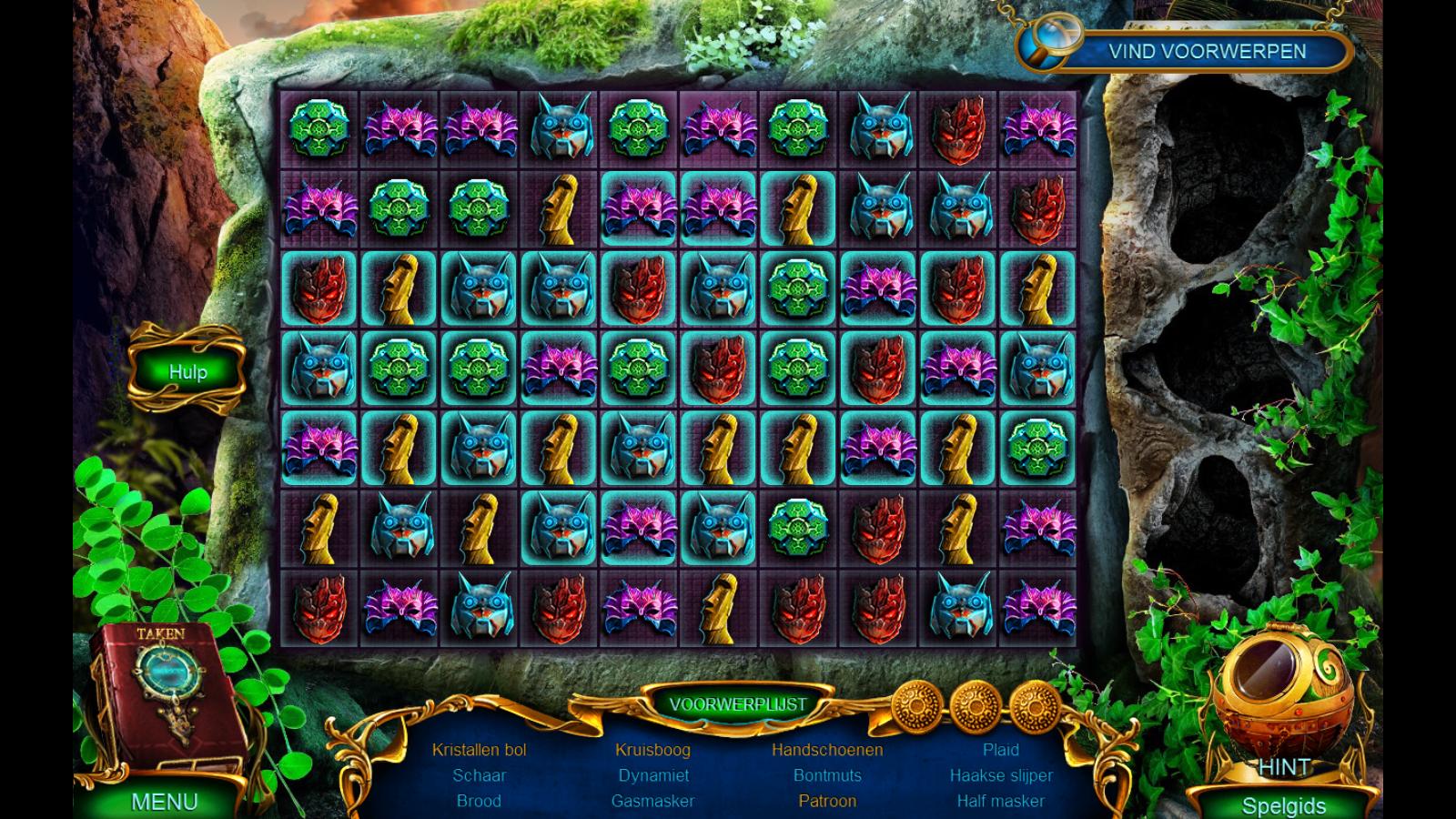The height and width of the screenshot is (819, 1456).
Task: Select the Schaar list entry
Action: 479,775
